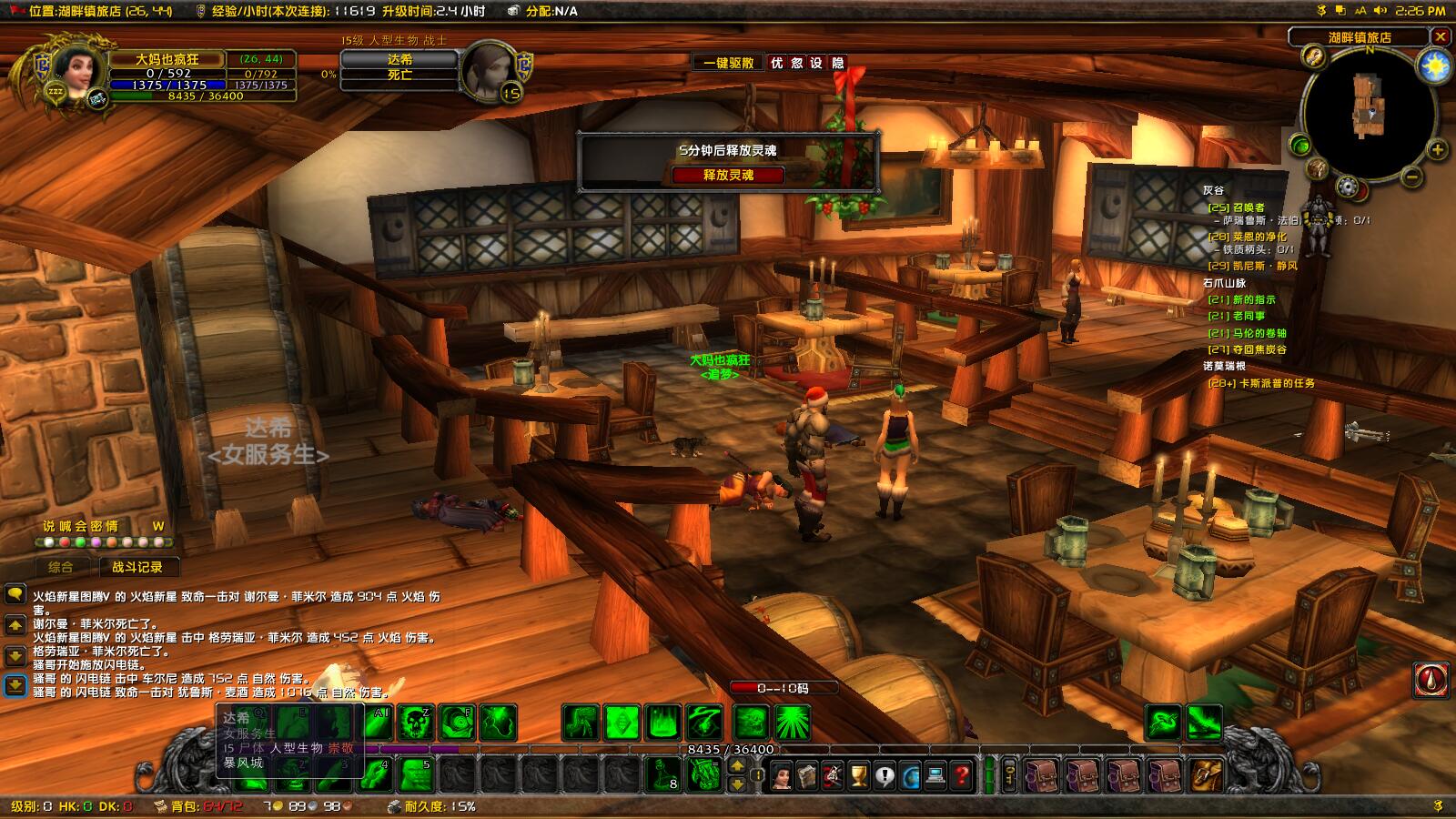The height and width of the screenshot is (819, 1456).
Task: Close the minimap with the X button
Action: 1440,36
